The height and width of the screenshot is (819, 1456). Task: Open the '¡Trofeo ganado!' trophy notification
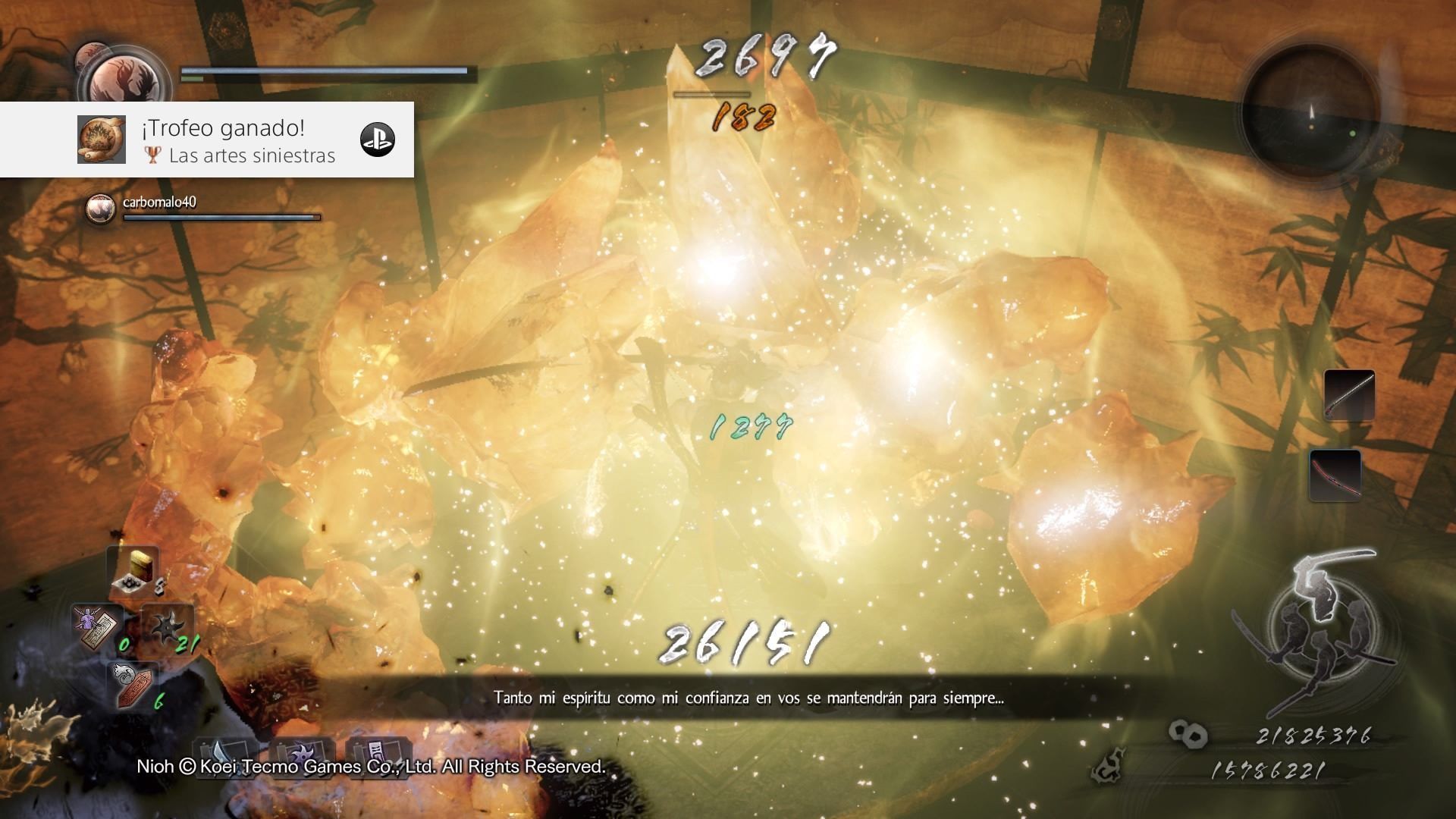click(223, 129)
